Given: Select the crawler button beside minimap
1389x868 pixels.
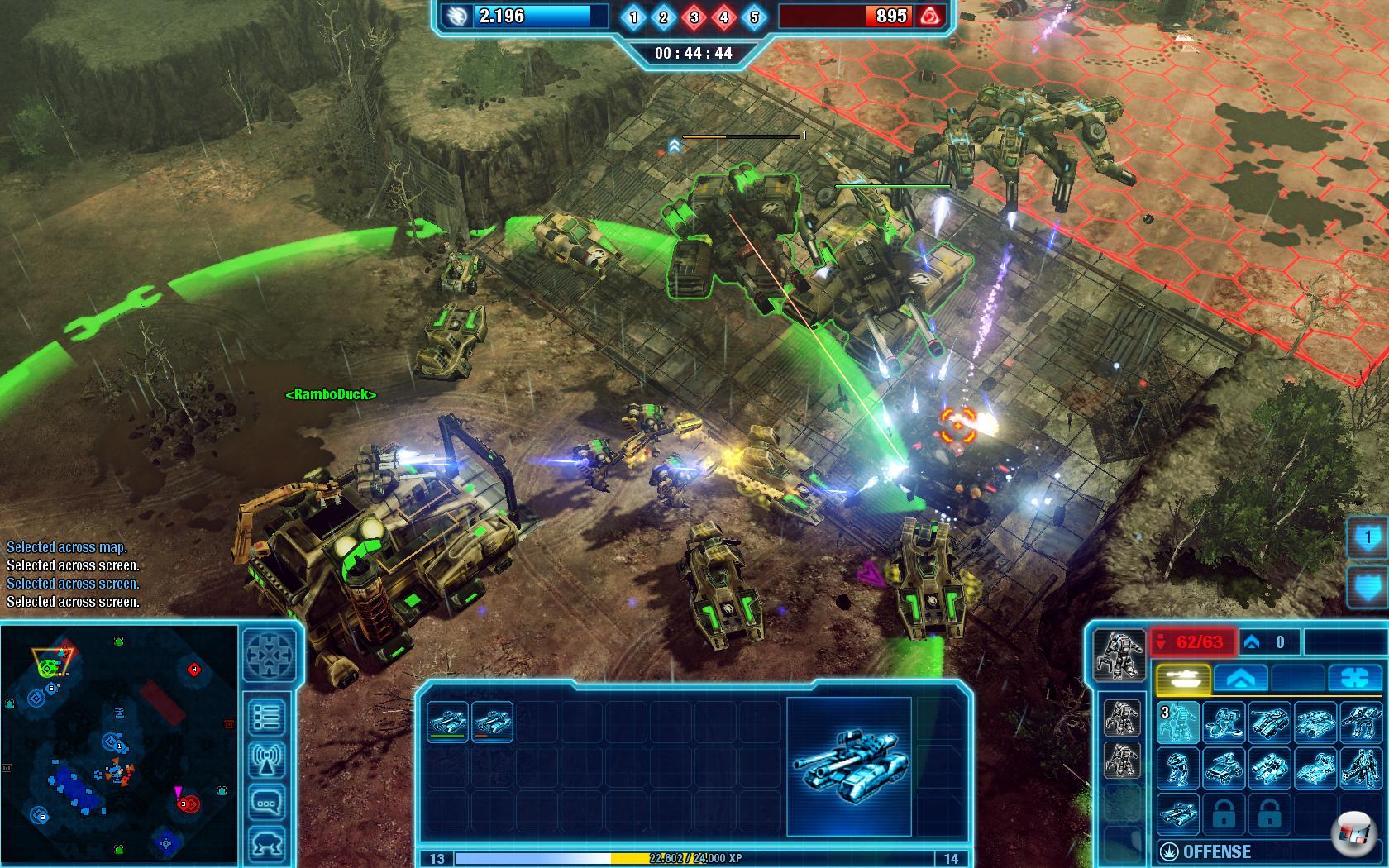Looking at the screenshot, I should pyautogui.click(x=267, y=844).
